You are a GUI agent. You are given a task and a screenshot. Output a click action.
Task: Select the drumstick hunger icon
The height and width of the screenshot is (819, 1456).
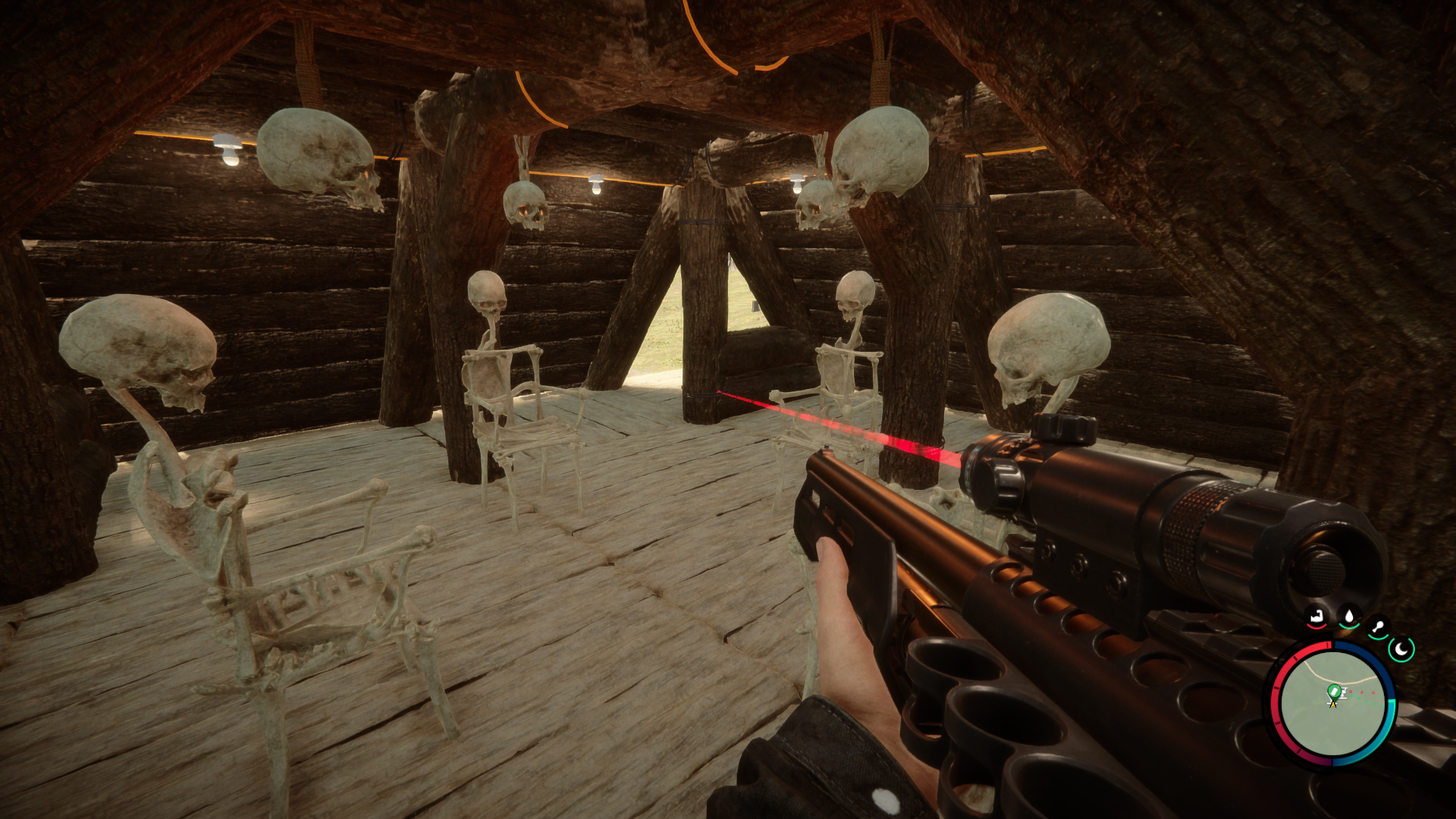tap(1378, 628)
